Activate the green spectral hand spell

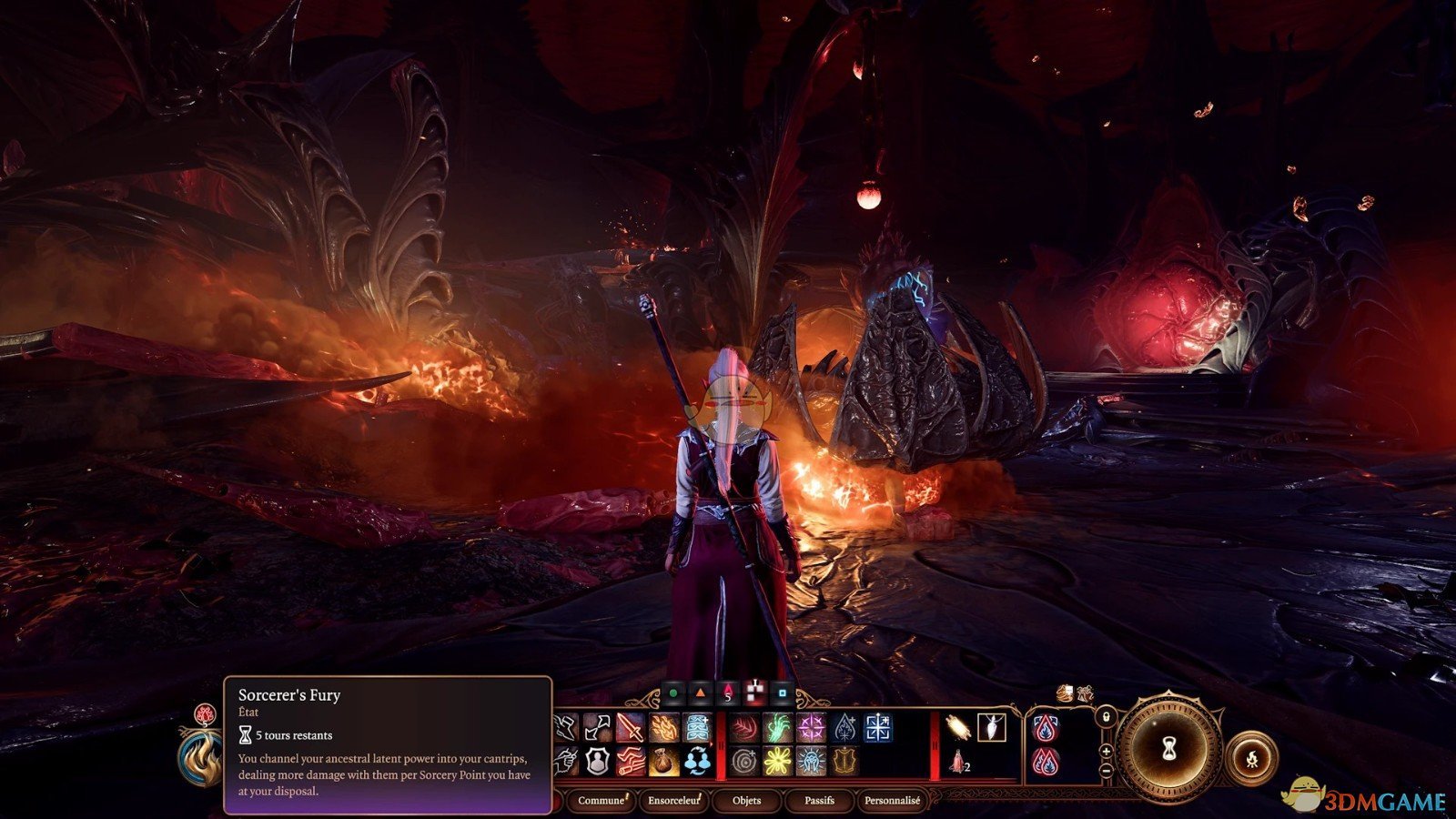click(x=777, y=728)
